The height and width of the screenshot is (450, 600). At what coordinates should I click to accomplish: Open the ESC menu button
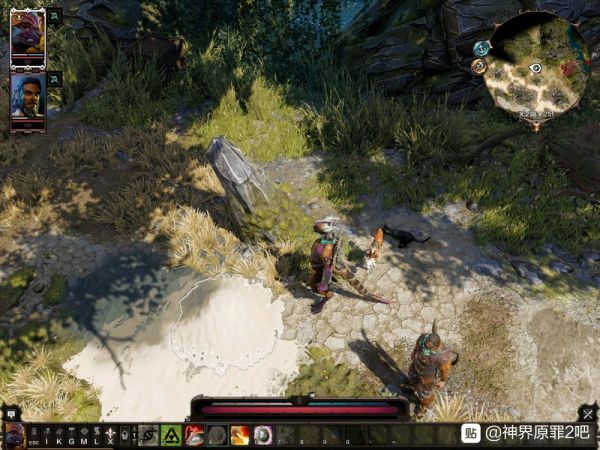coord(33,436)
